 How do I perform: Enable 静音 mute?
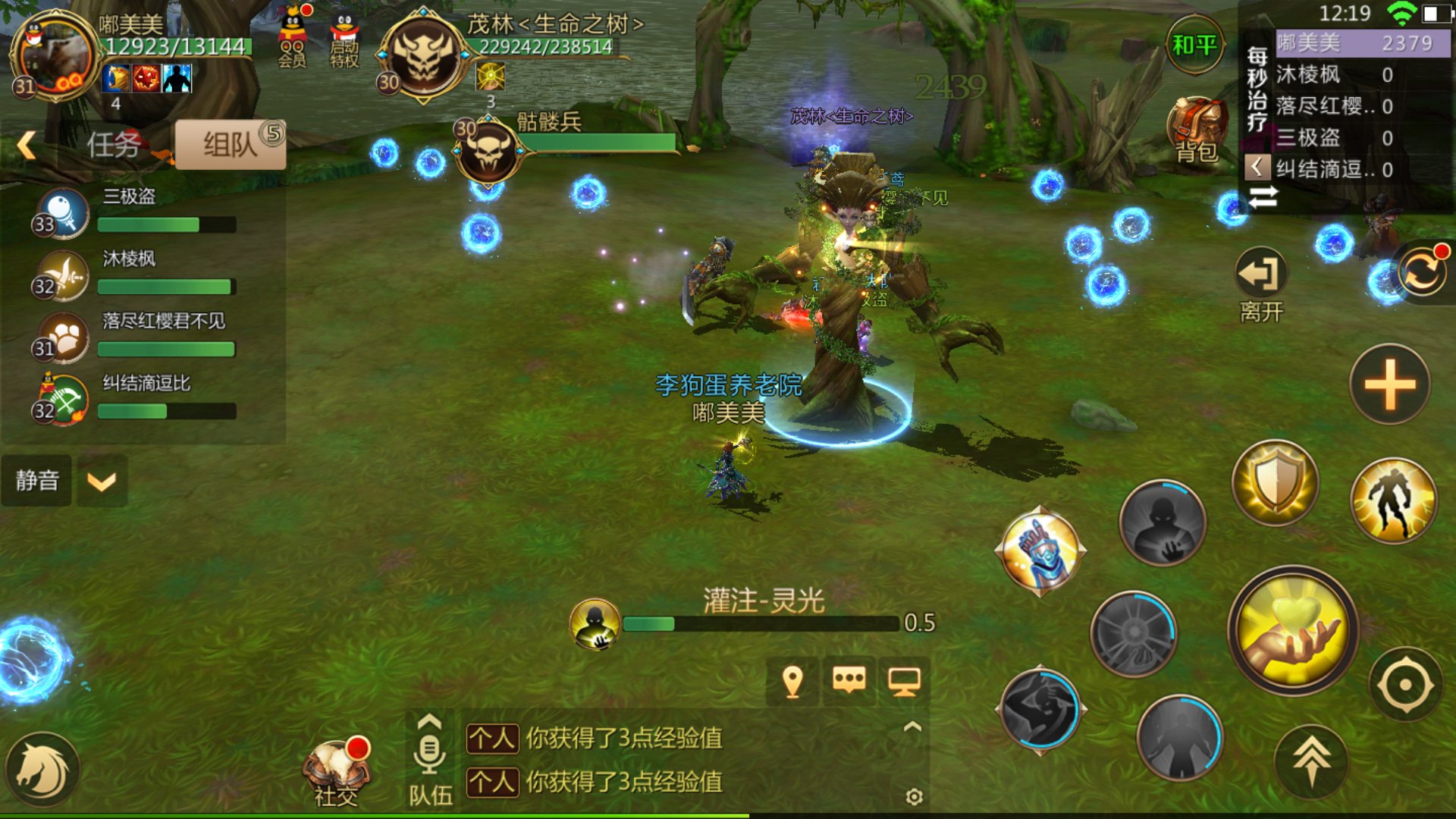tap(36, 480)
